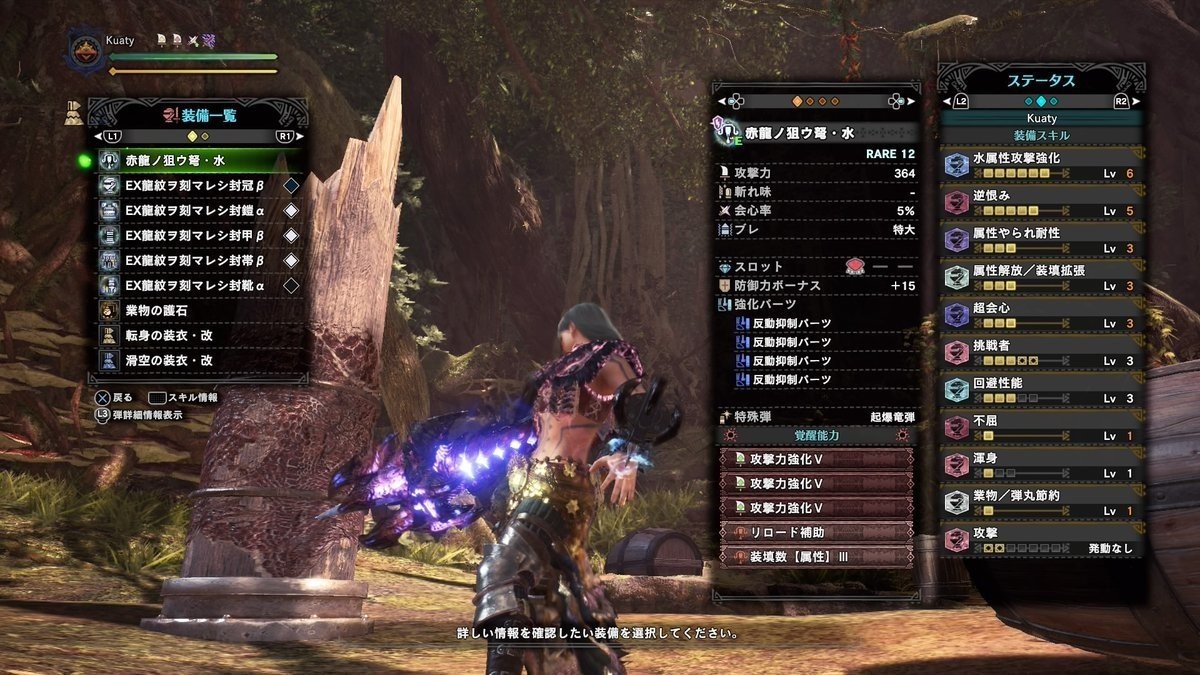Select the 攻撃 skill row
Image resolution: width=1200 pixels, height=675 pixels.
[1041, 541]
